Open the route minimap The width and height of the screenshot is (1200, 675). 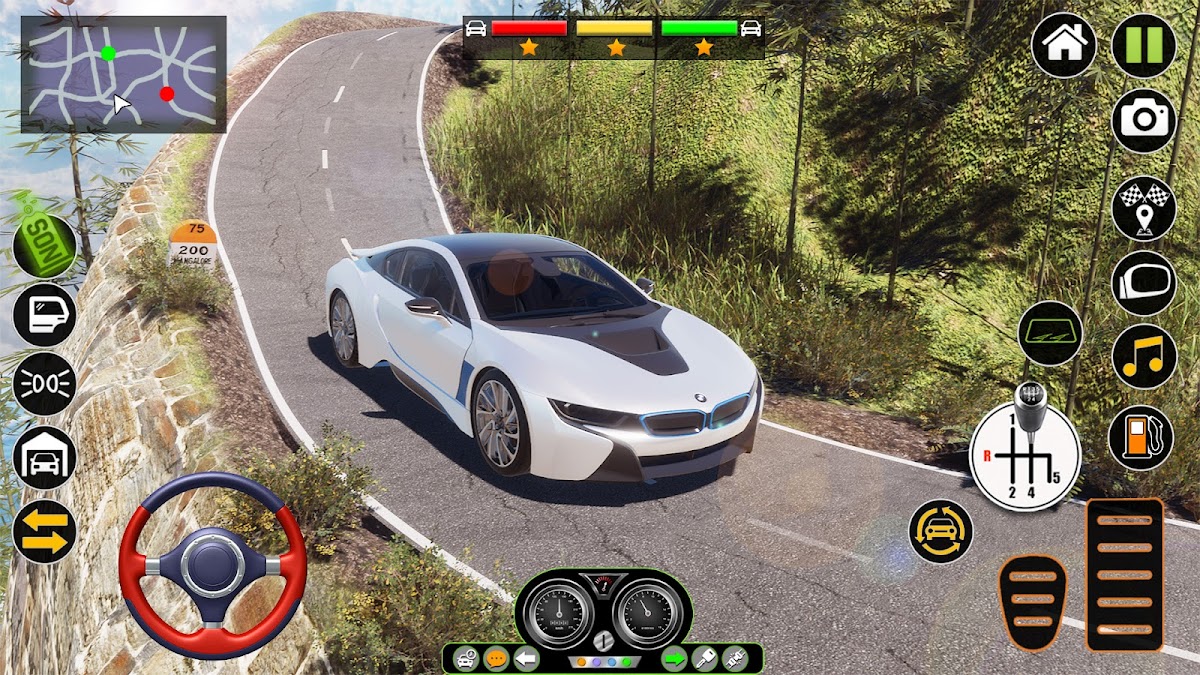[x=124, y=74]
